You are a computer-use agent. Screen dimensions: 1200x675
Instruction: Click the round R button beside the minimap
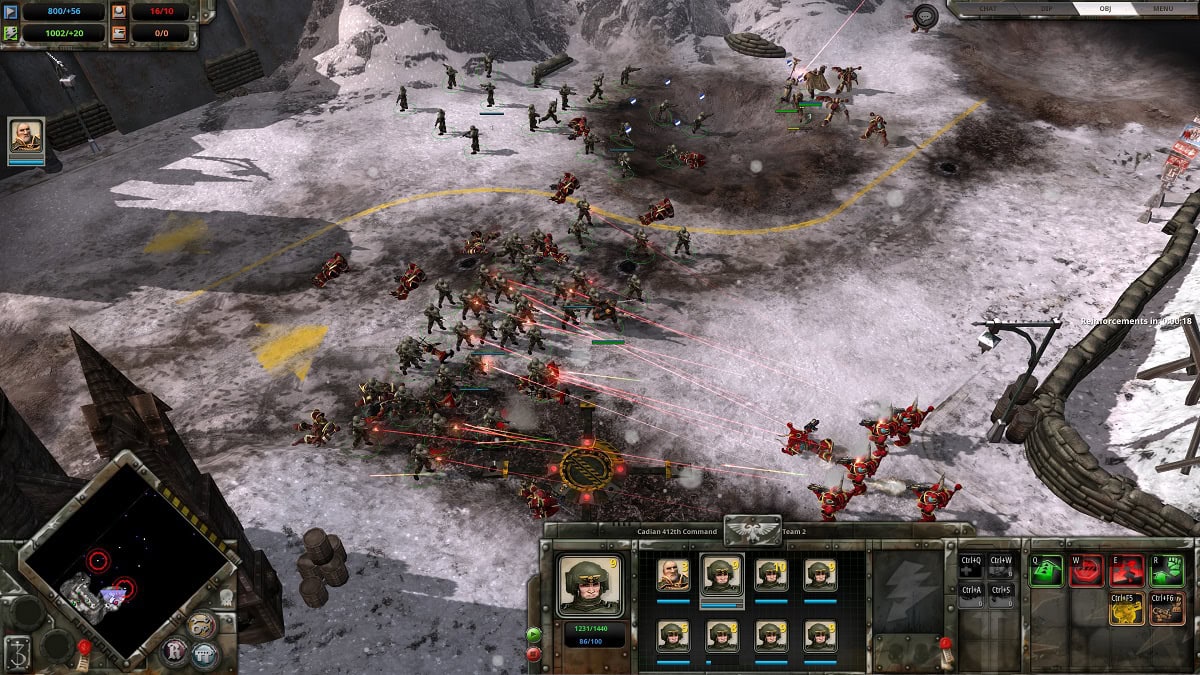pyautogui.click(x=174, y=652)
